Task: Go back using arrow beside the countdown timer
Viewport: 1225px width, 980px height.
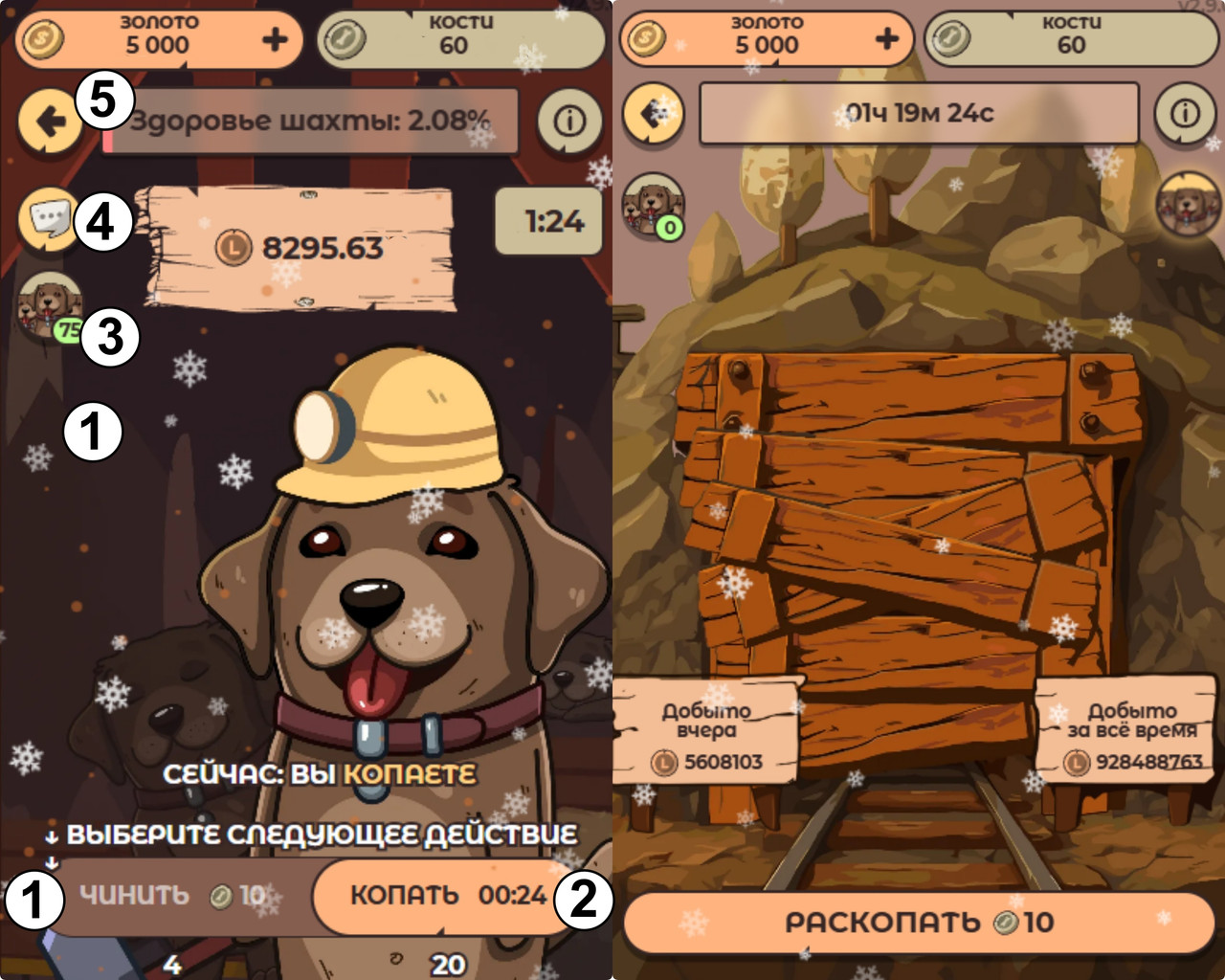Action: tap(654, 114)
